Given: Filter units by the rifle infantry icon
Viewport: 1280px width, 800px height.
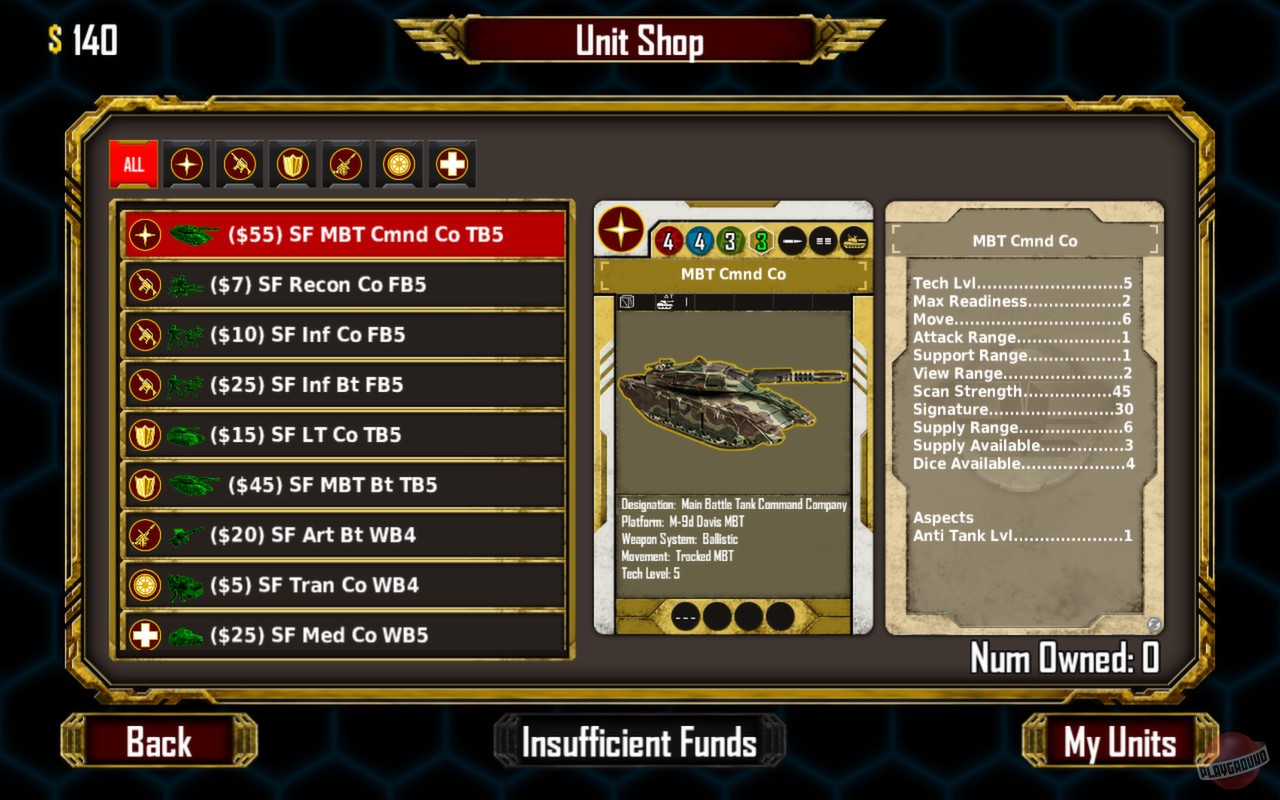Looking at the screenshot, I should pos(240,164).
